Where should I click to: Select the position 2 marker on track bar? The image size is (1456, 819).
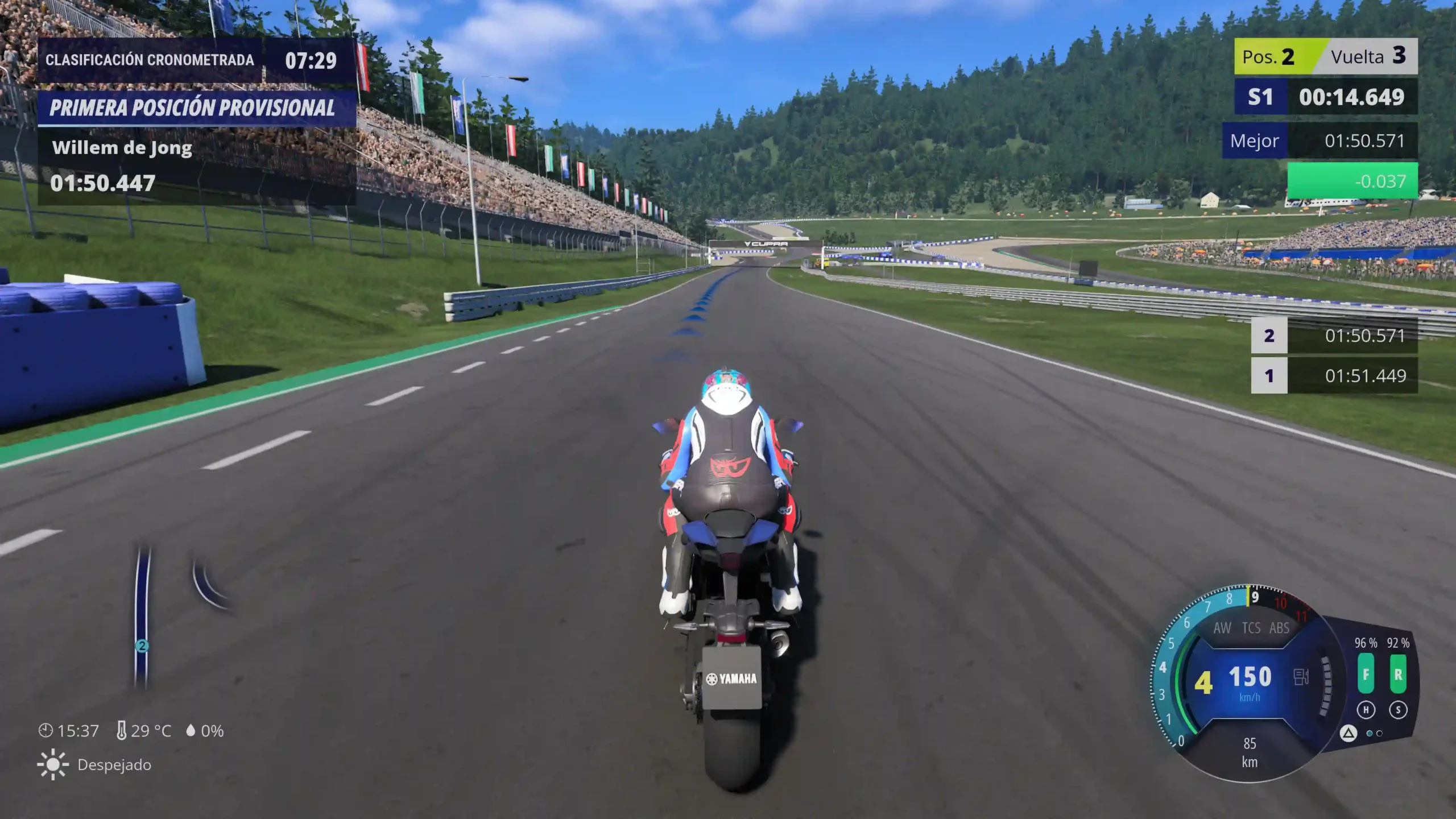point(142,646)
